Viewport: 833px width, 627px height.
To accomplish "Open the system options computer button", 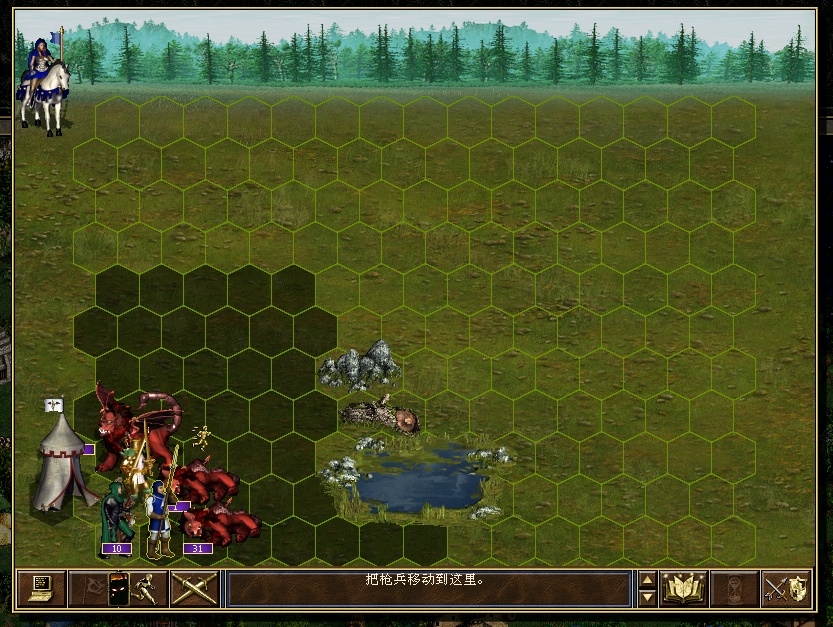I will 42,589.
